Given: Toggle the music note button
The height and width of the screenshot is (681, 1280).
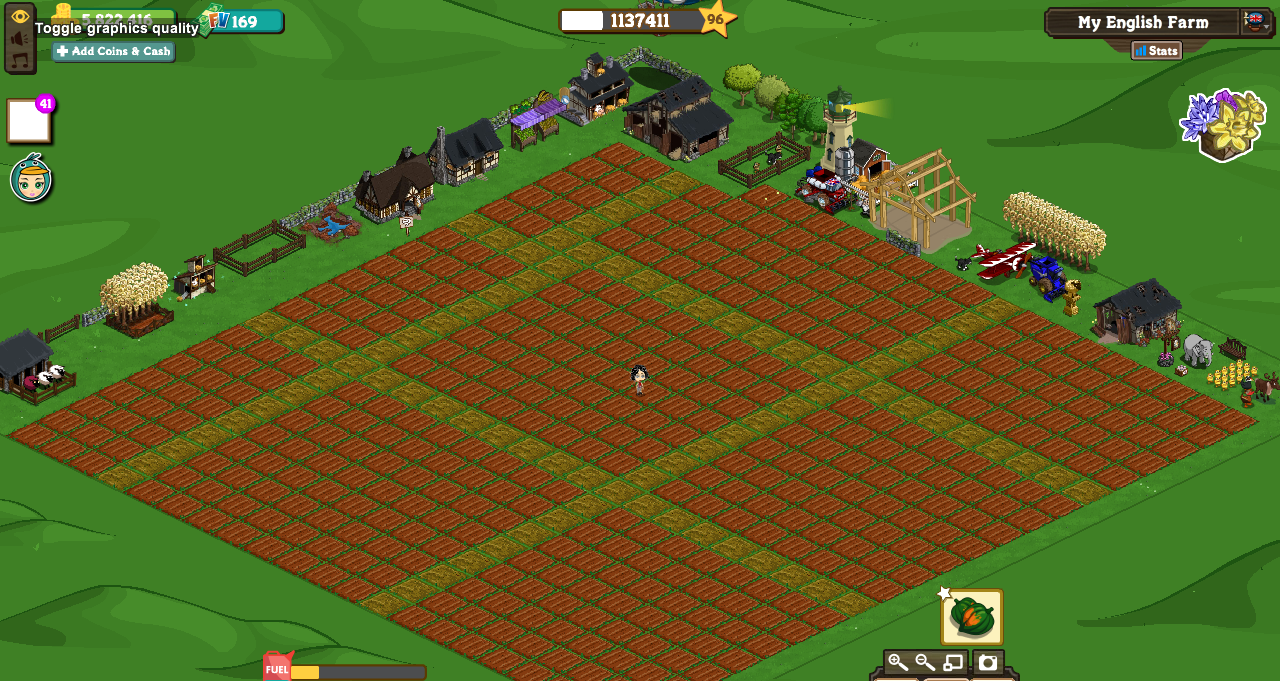Looking at the screenshot, I should 20,60.
